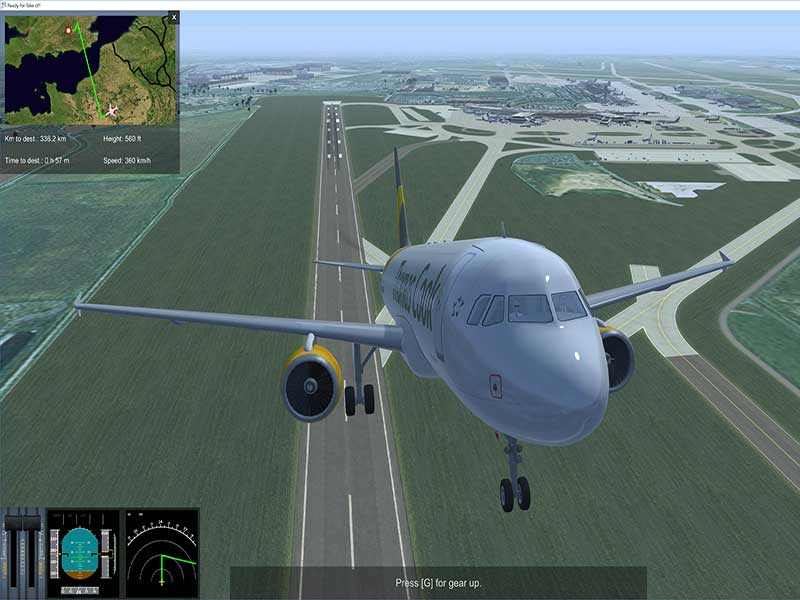Select the red destination marker on the map
Image resolution: width=800 pixels, height=600 pixels.
(69, 30)
